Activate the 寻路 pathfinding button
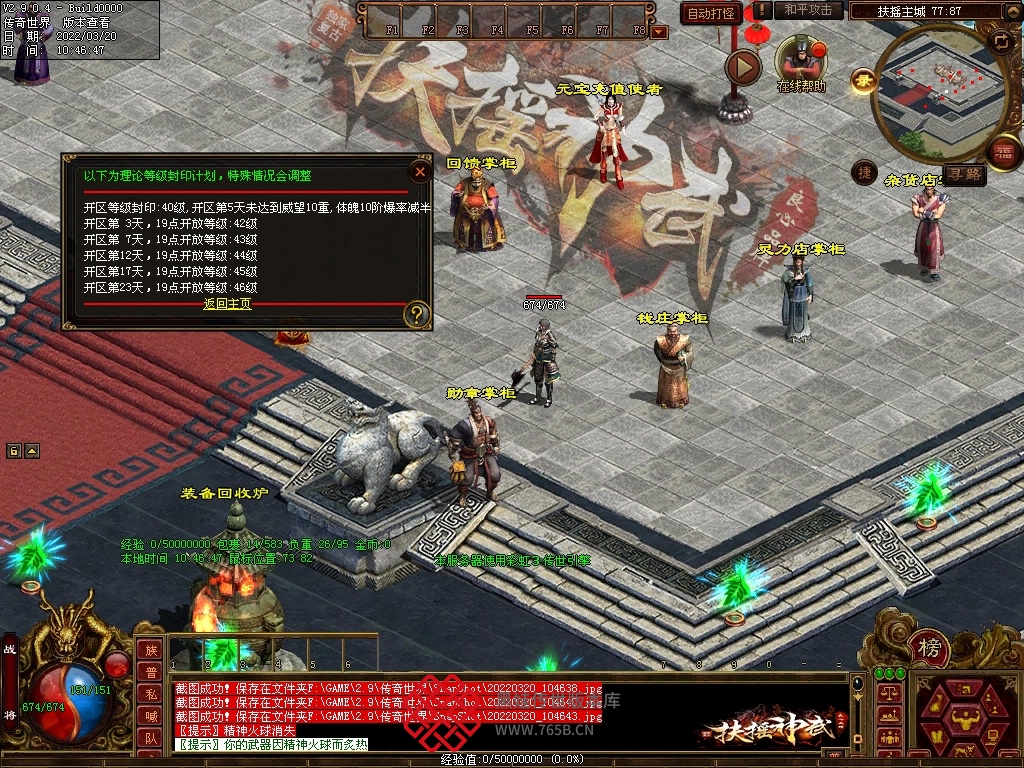Screen dimensions: 1024x768 coord(965,175)
